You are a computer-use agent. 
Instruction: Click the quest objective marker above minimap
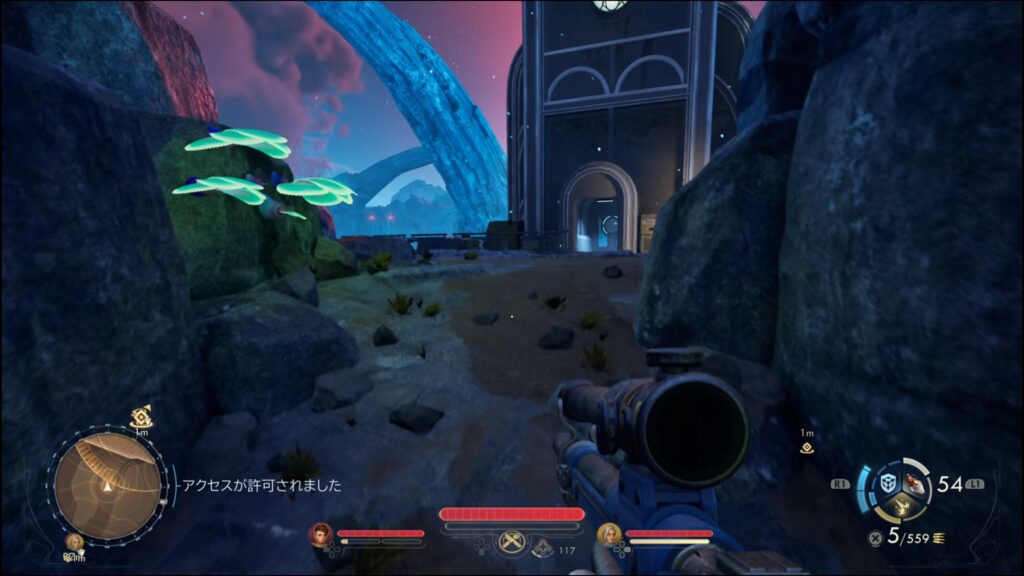point(141,415)
